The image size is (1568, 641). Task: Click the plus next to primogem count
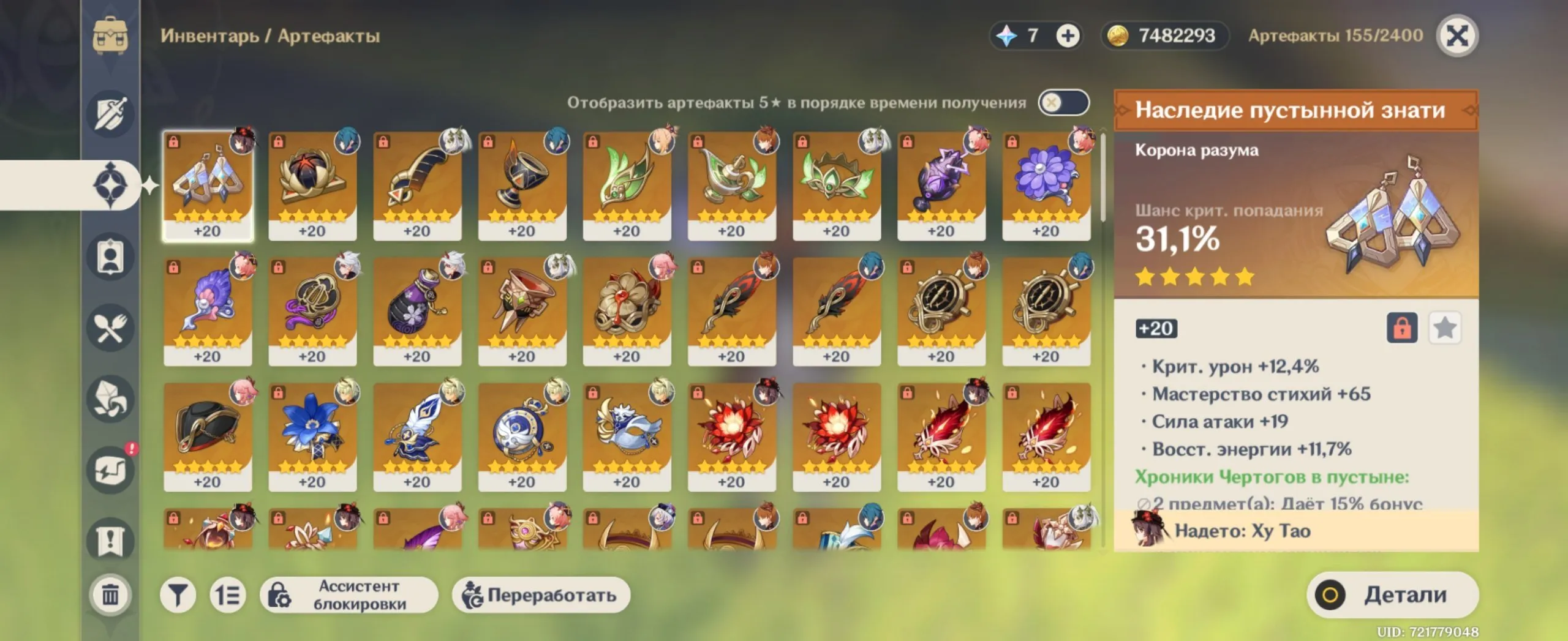[1068, 36]
